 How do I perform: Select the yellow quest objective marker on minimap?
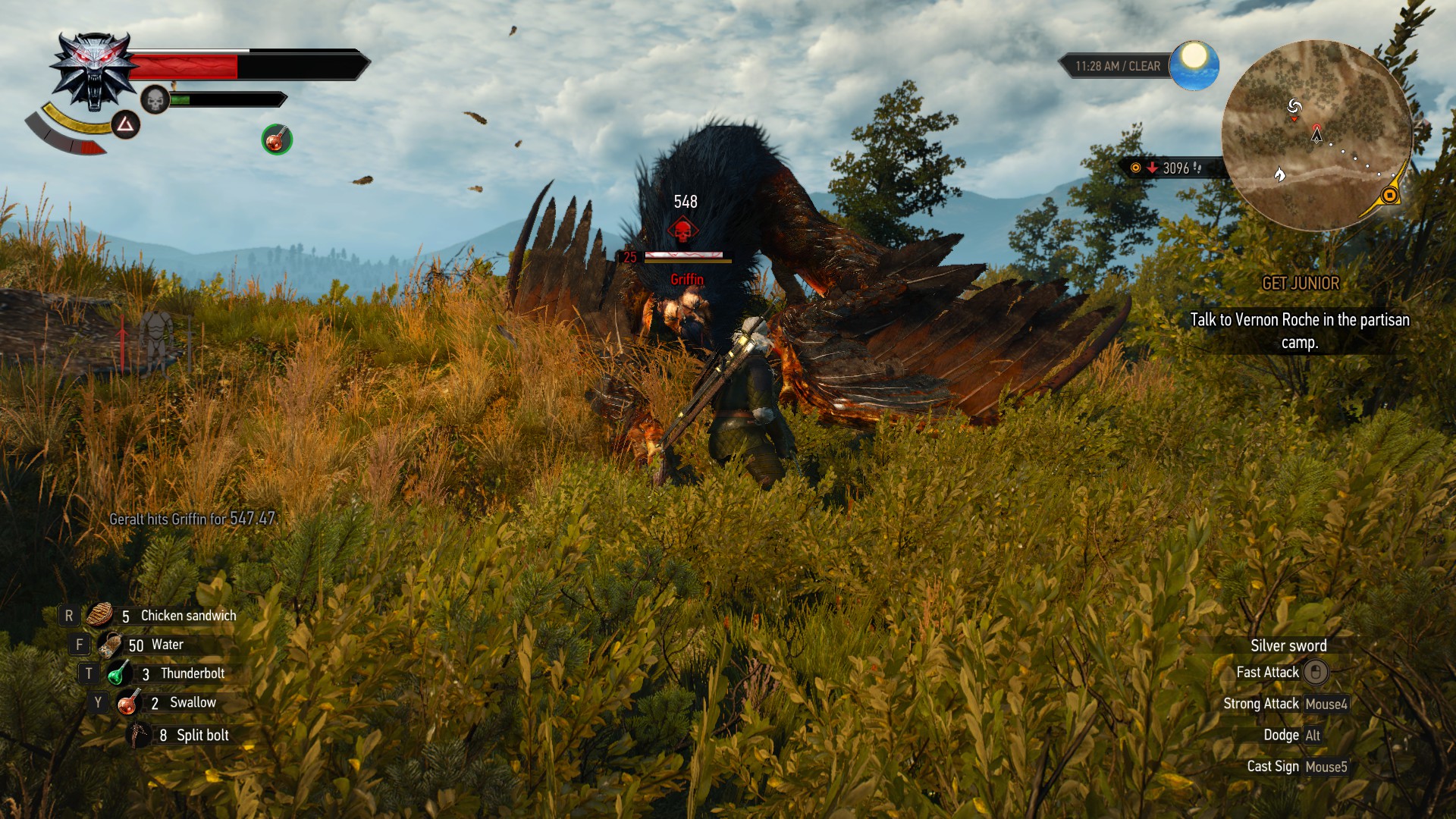pos(1389,196)
